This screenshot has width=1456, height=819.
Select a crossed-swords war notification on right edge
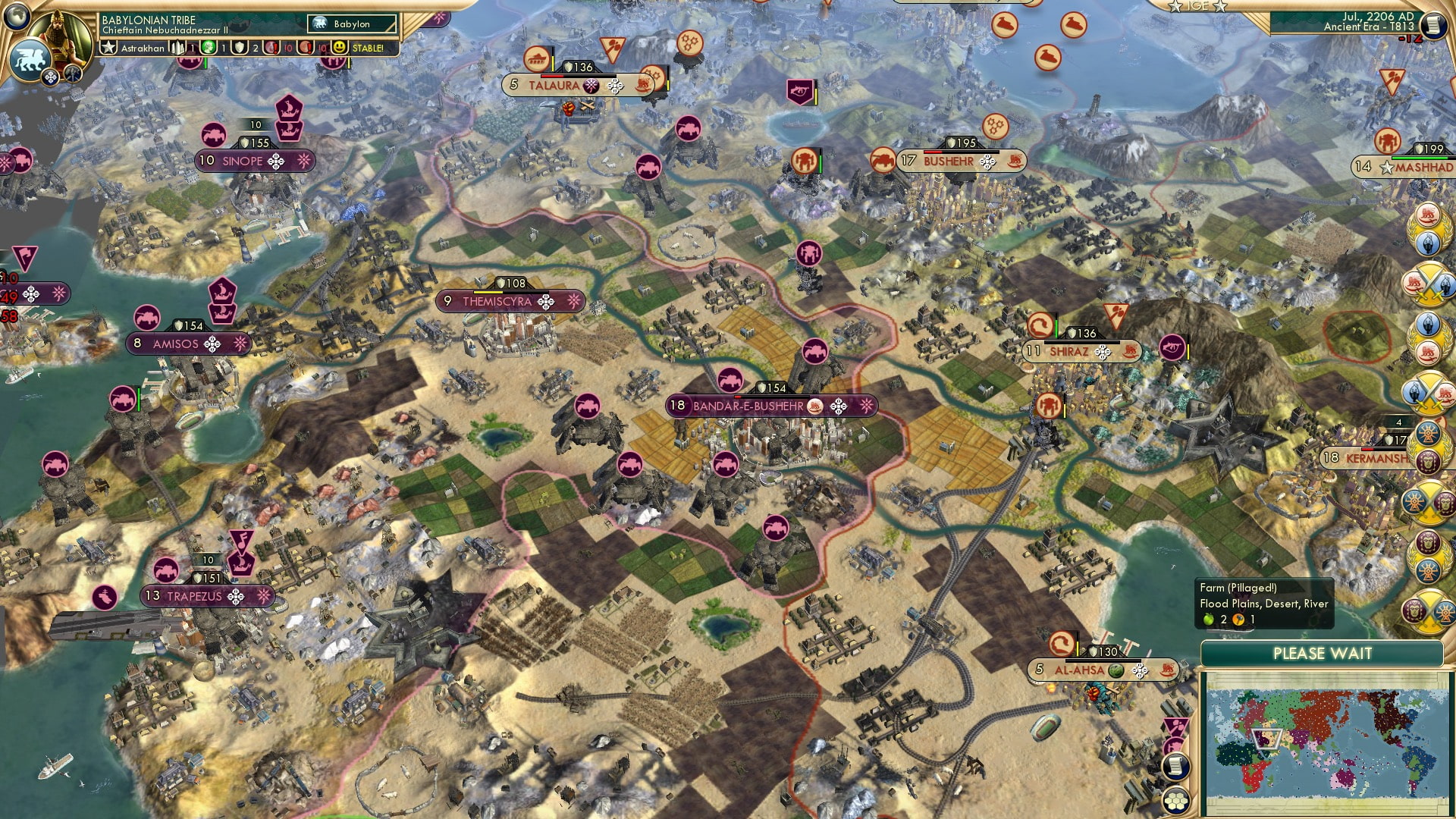pos(1429,282)
